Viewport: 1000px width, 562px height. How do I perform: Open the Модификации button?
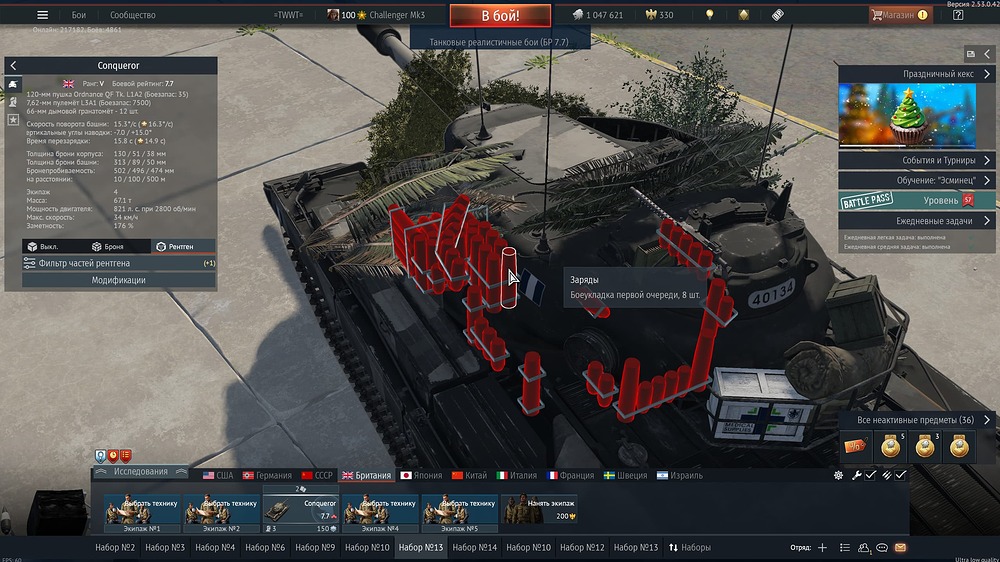119,280
